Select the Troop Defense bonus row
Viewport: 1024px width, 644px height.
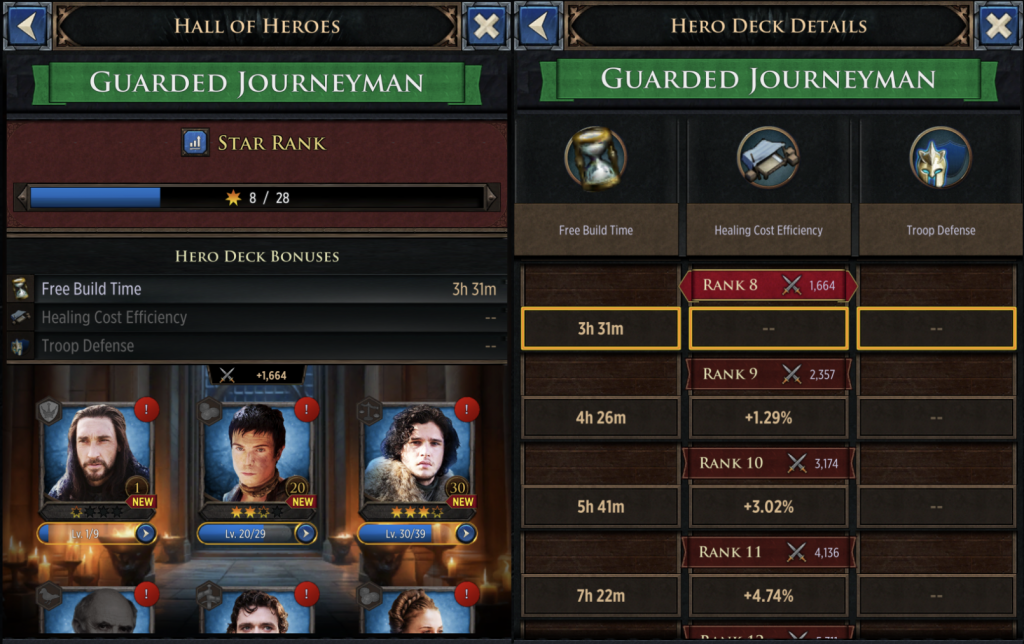click(256, 346)
